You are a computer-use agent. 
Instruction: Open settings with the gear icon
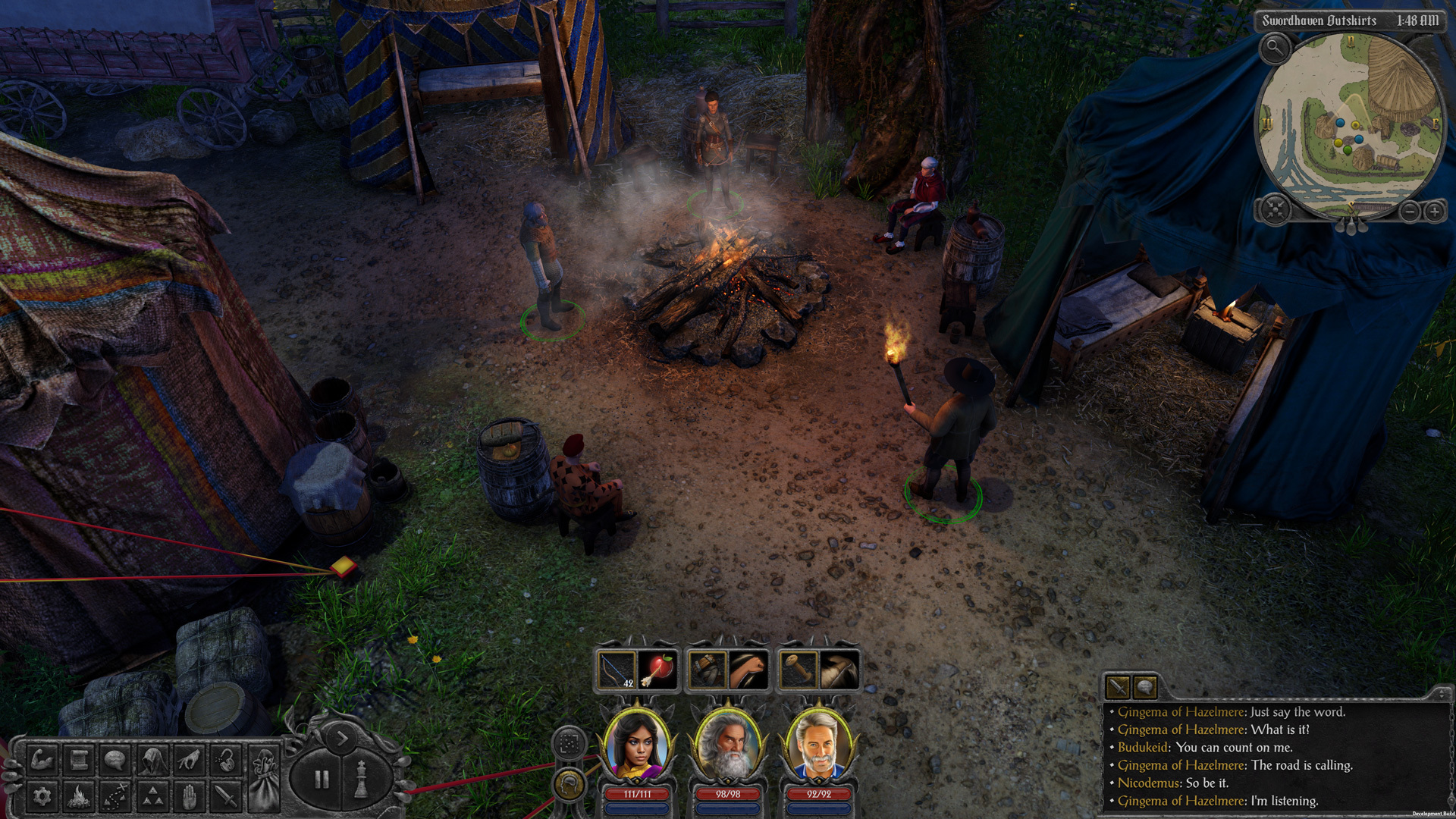click(42, 796)
